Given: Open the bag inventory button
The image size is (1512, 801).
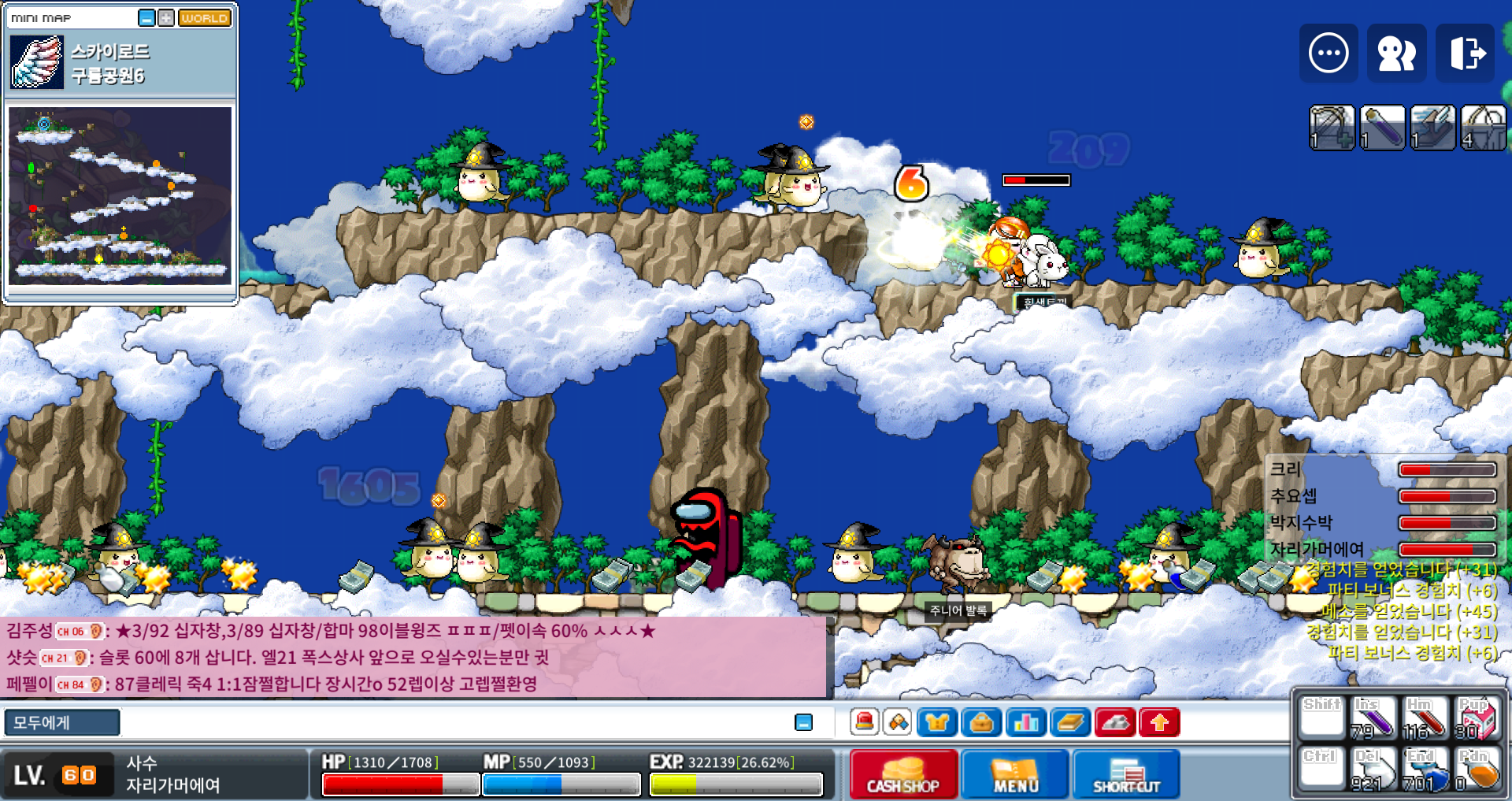Looking at the screenshot, I should [x=981, y=722].
